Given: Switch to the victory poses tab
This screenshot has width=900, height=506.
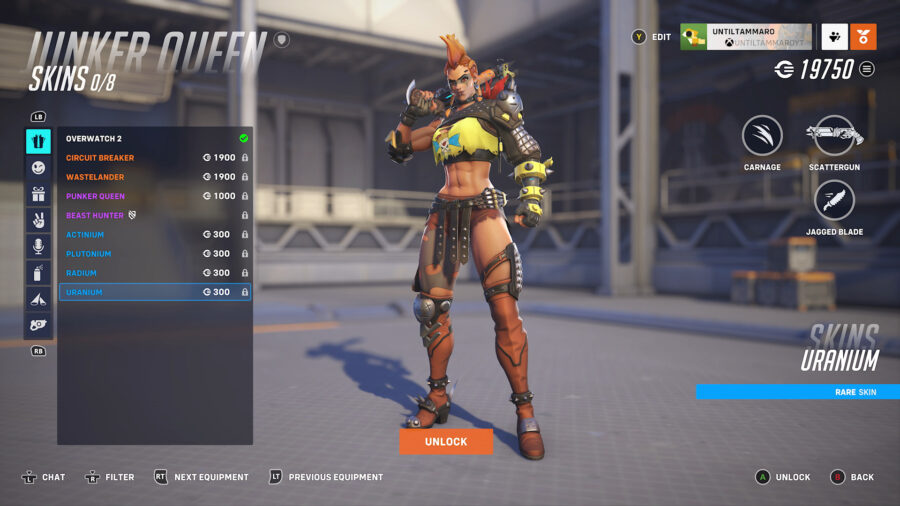Looking at the screenshot, I should [38, 220].
